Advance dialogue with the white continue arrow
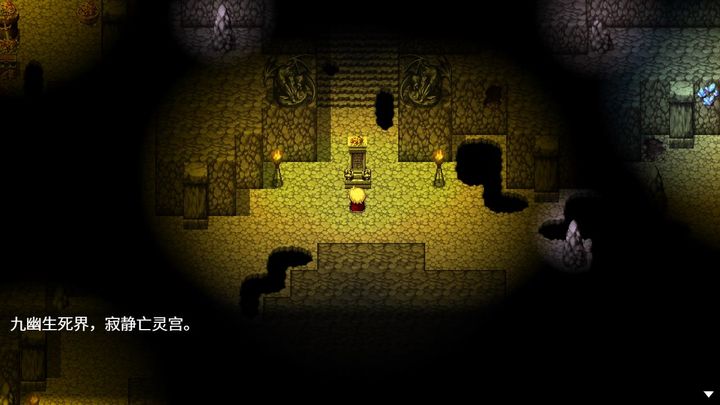Viewport: 720px width, 405px height. [x=708, y=394]
